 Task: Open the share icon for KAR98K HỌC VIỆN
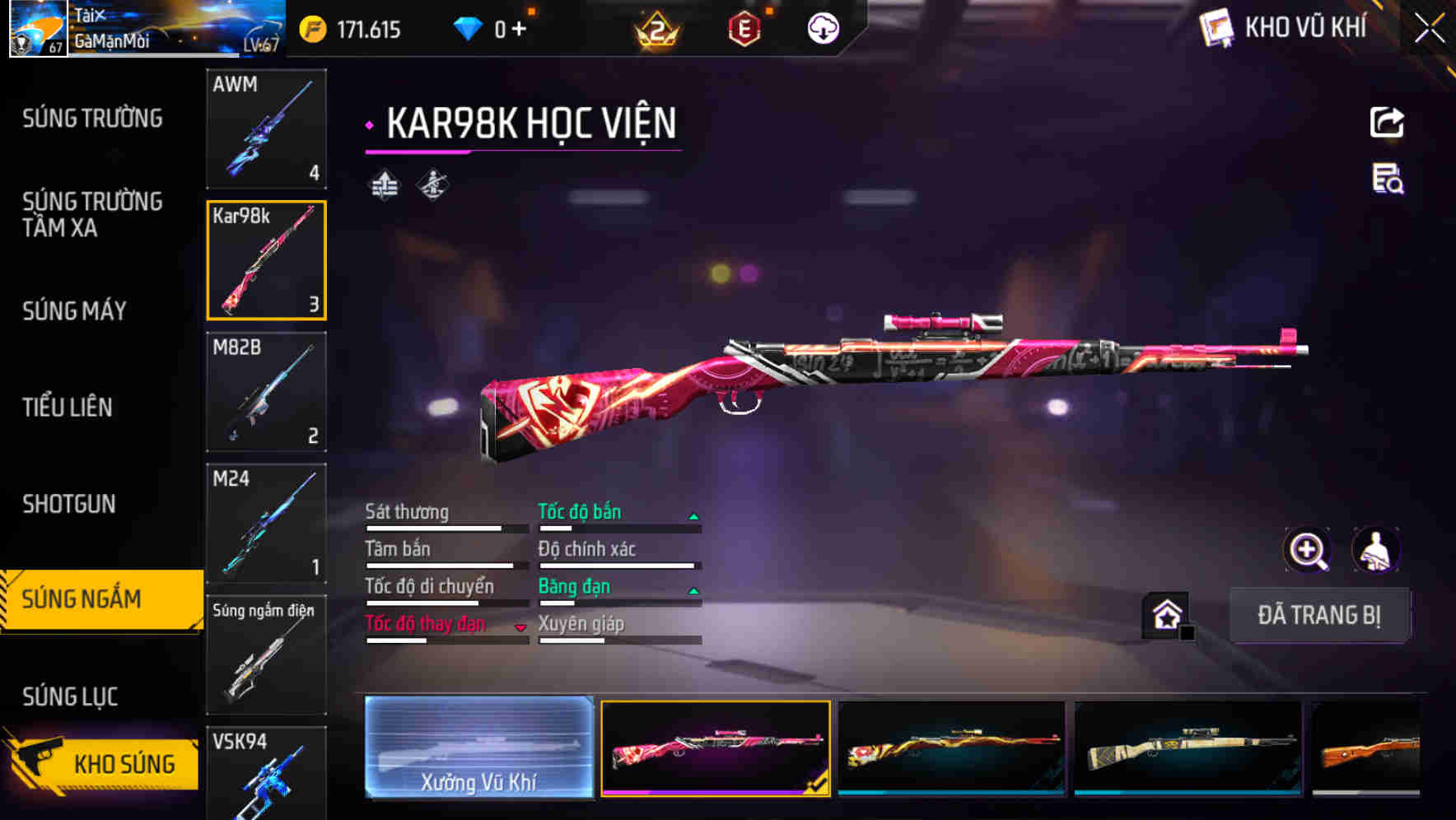tap(1388, 122)
